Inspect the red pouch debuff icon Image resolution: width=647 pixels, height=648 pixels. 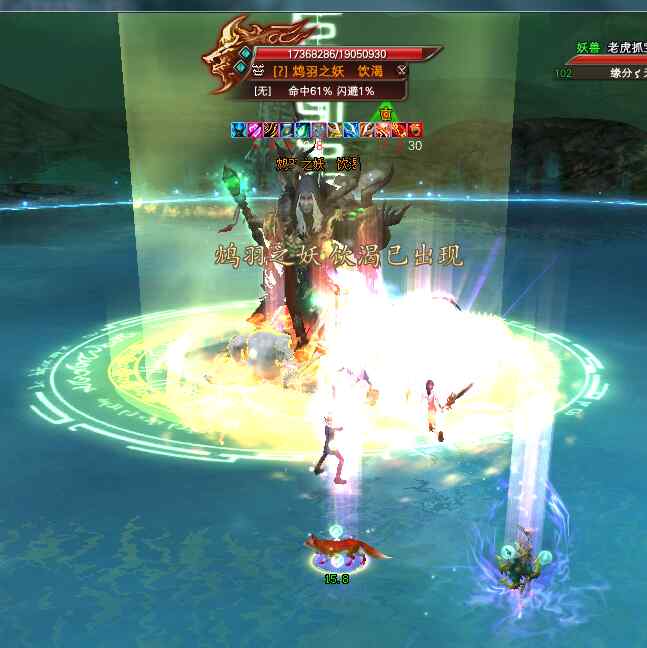(415, 129)
